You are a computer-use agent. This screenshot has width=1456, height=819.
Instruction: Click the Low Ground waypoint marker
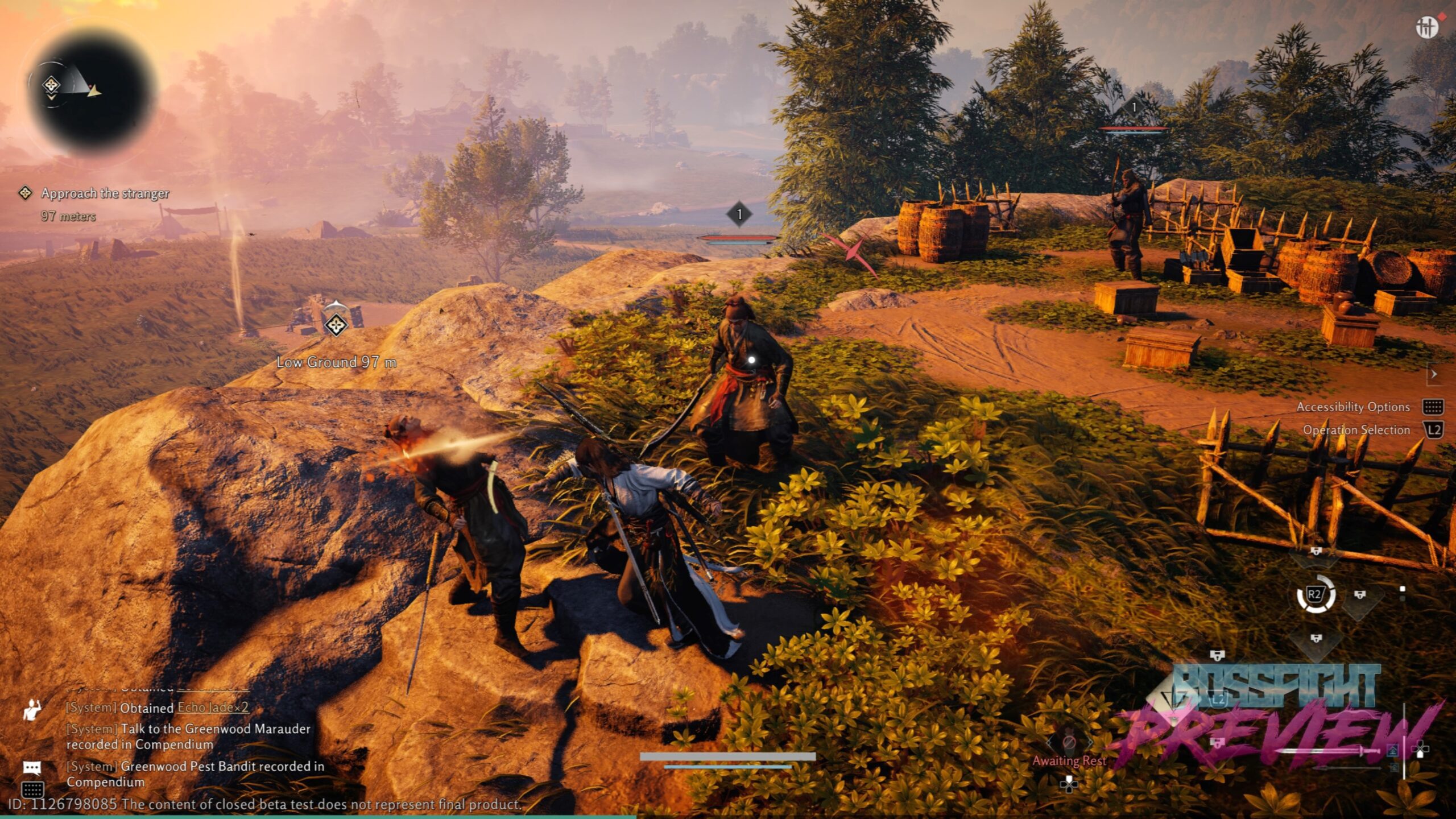336,325
